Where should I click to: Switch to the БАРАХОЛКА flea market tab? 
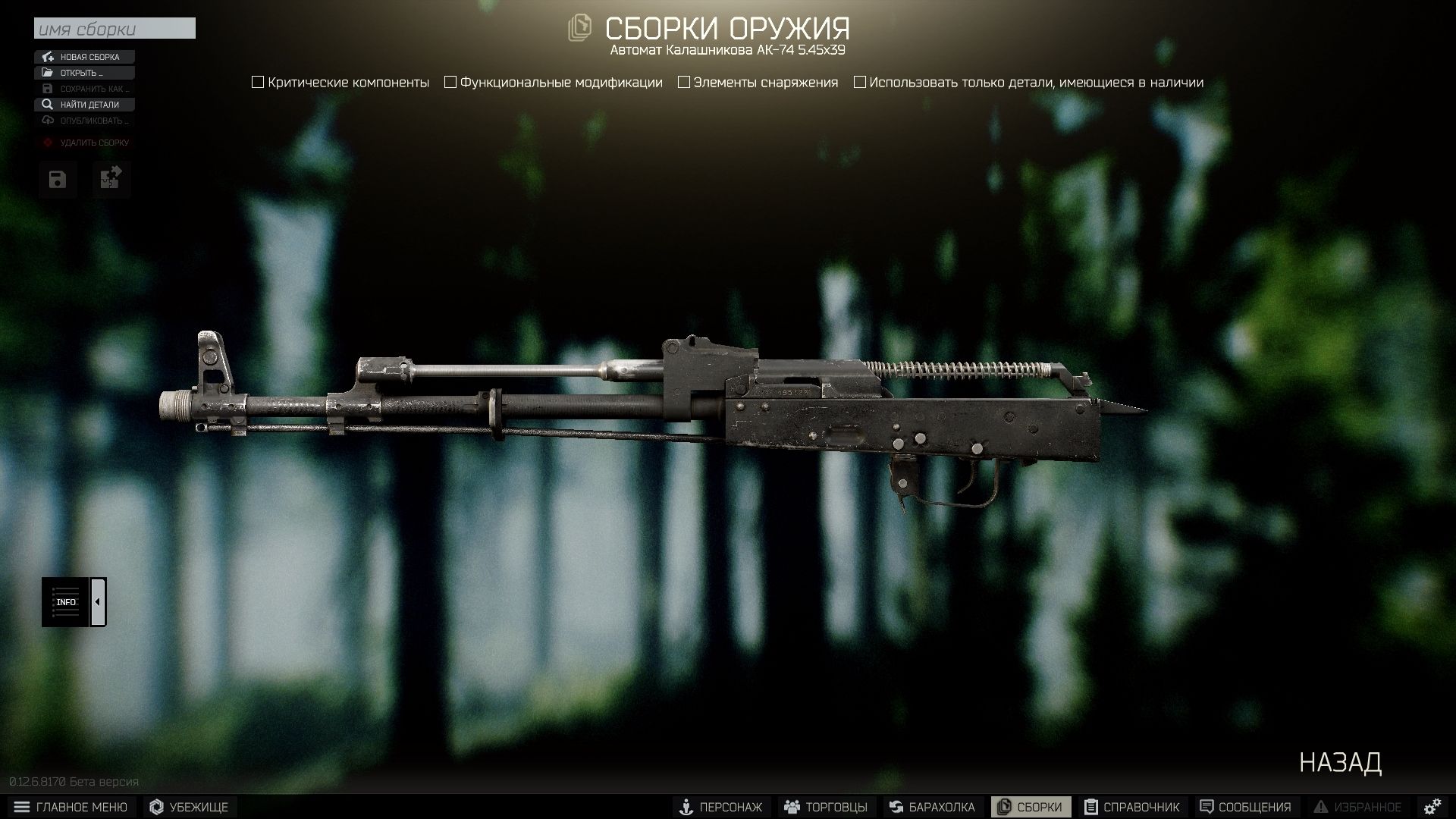click(933, 806)
